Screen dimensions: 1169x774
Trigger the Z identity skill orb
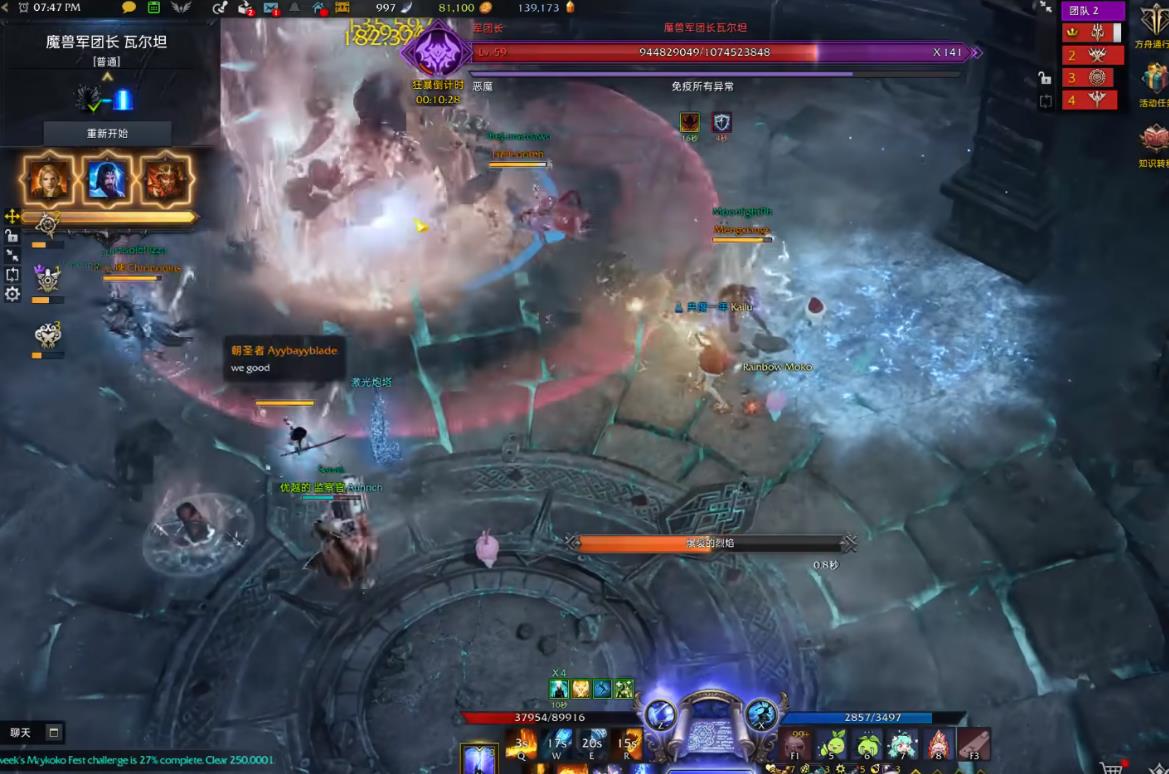(660, 713)
